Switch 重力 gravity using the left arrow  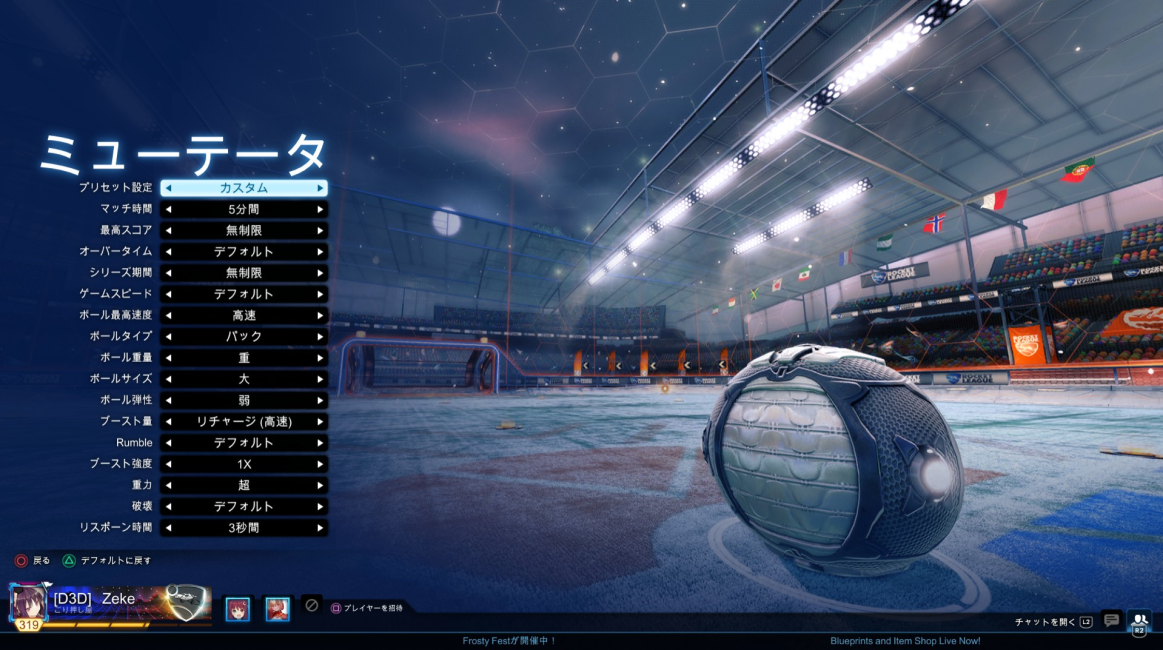tap(168, 485)
